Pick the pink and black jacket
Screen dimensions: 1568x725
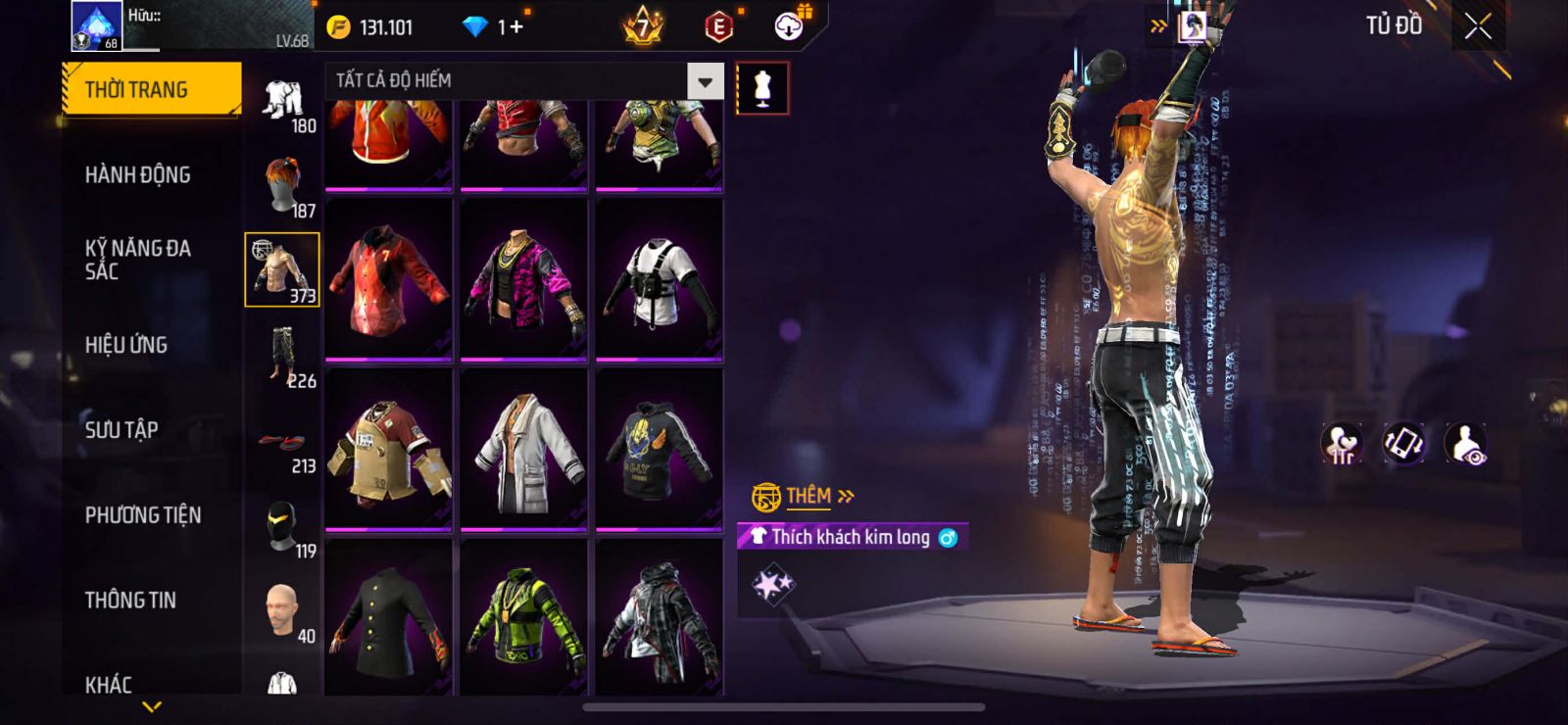pyautogui.click(x=523, y=279)
